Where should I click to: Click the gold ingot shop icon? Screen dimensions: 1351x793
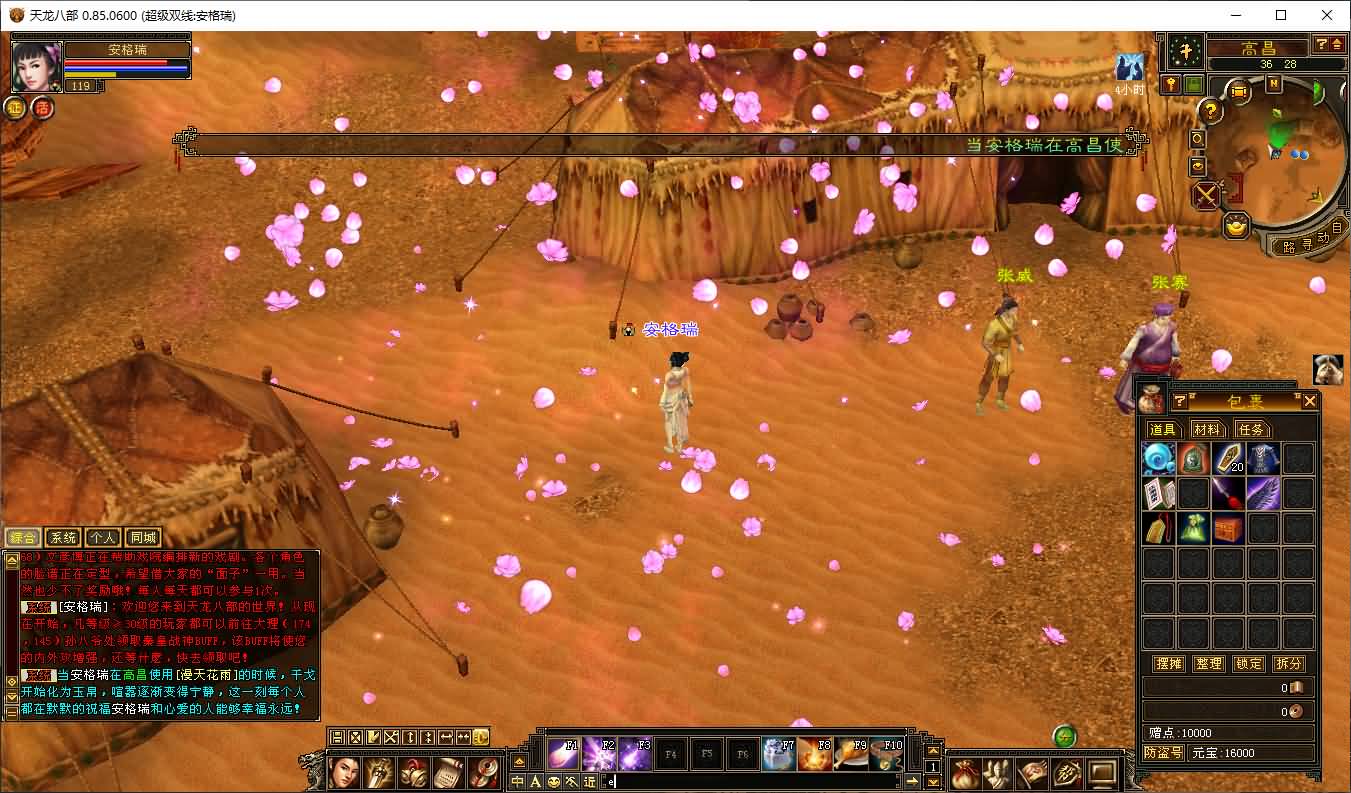[x=1238, y=226]
